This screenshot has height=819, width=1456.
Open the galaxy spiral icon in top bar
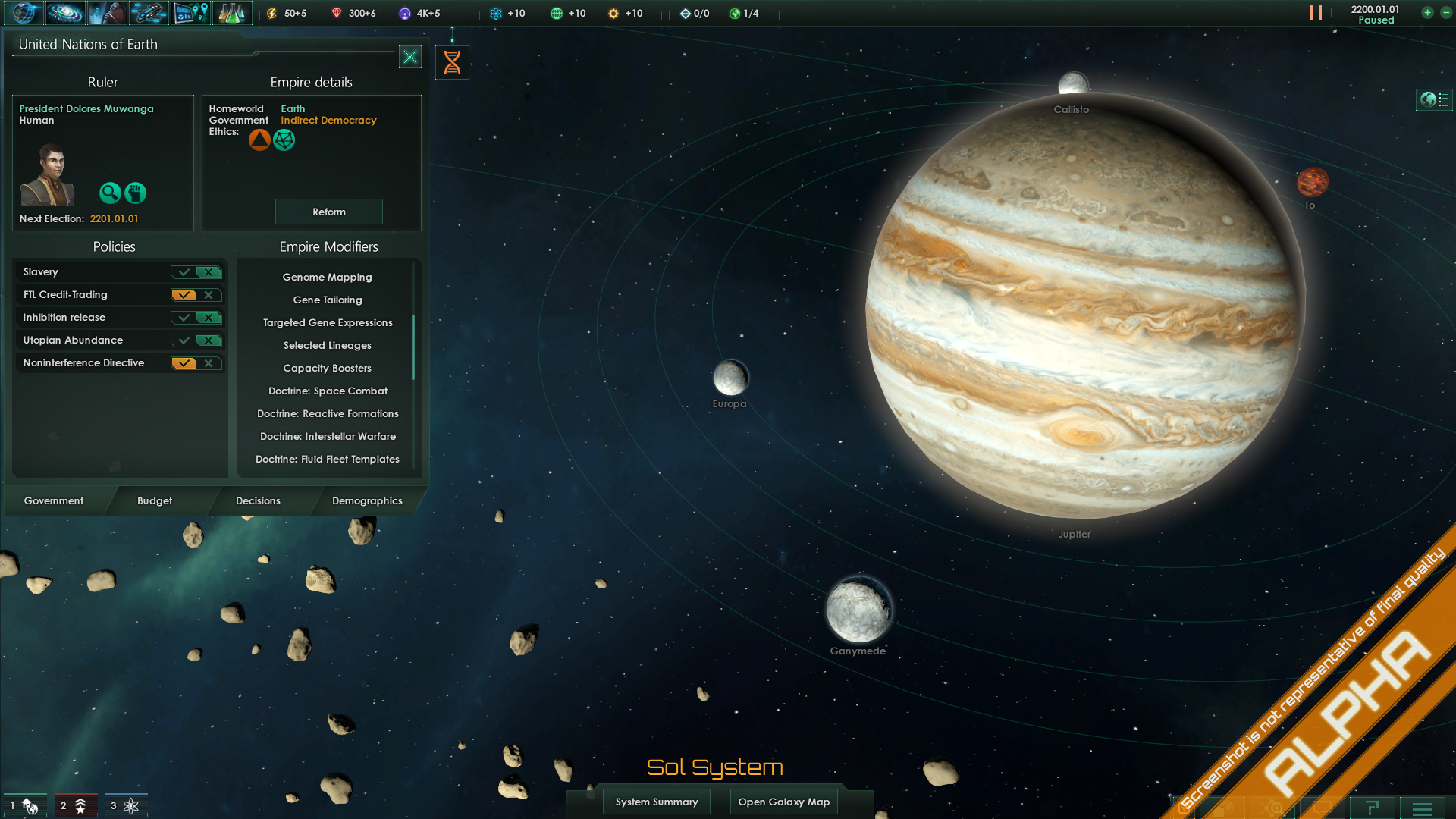pos(65,13)
